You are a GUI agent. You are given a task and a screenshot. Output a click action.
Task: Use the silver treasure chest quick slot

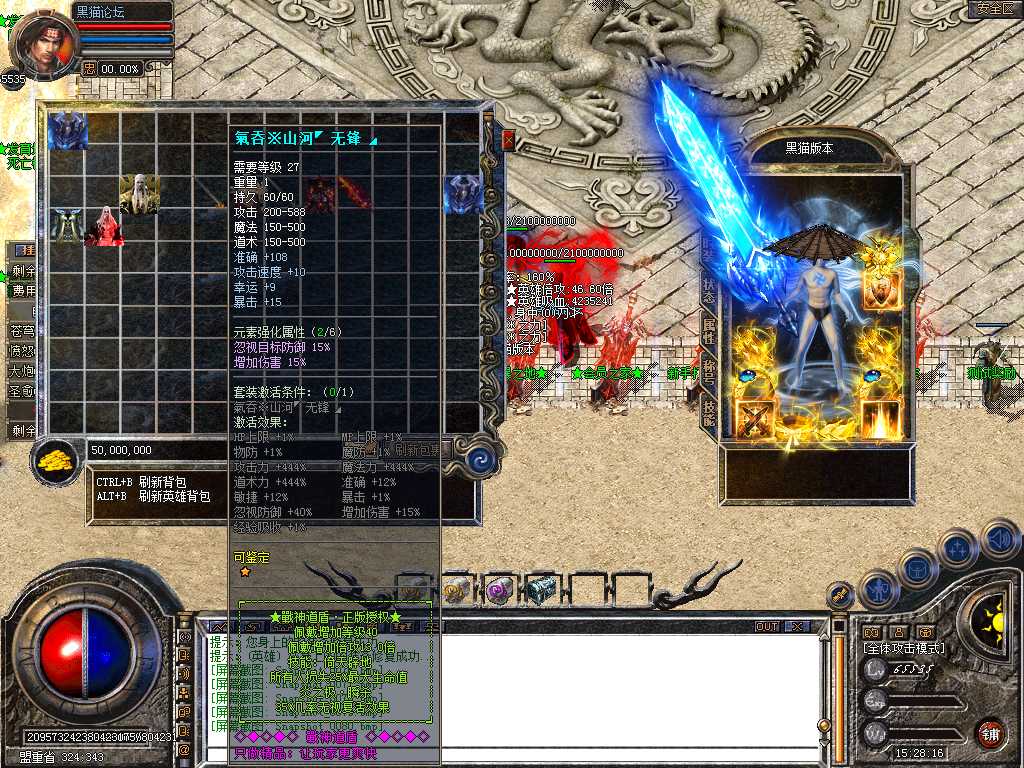541,589
